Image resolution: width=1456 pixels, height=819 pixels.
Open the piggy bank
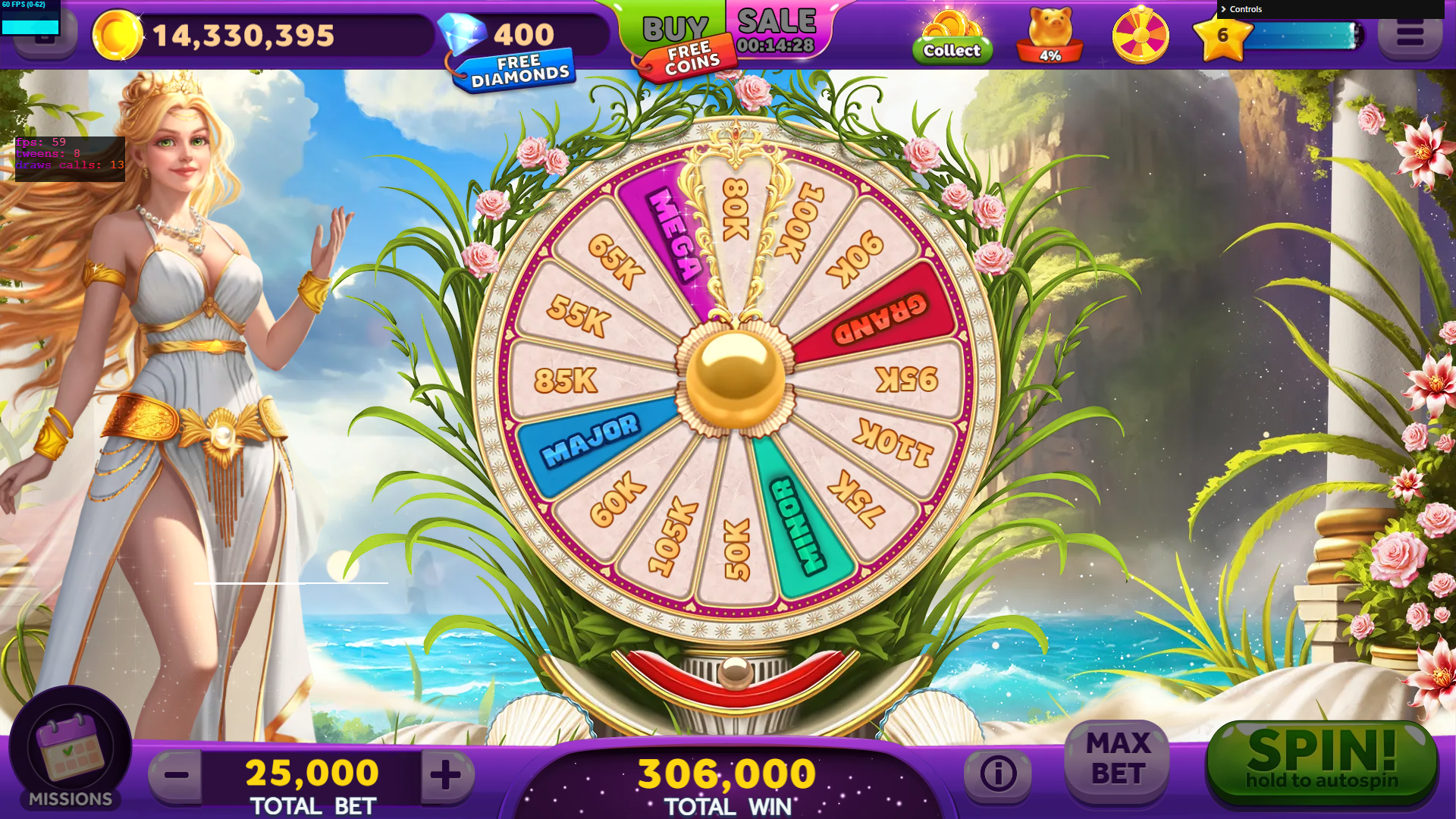(1050, 36)
